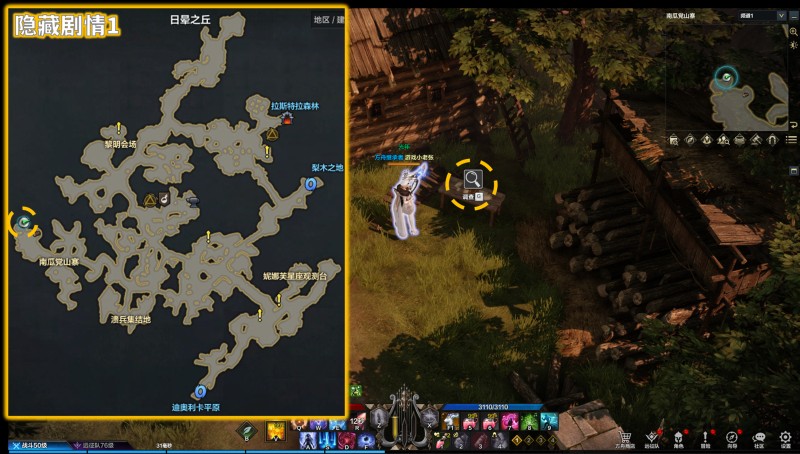Open the 设置 settings menu
The width and height of the screenshot is (800, 454).
pyautogui.click(x=786, y=438)
